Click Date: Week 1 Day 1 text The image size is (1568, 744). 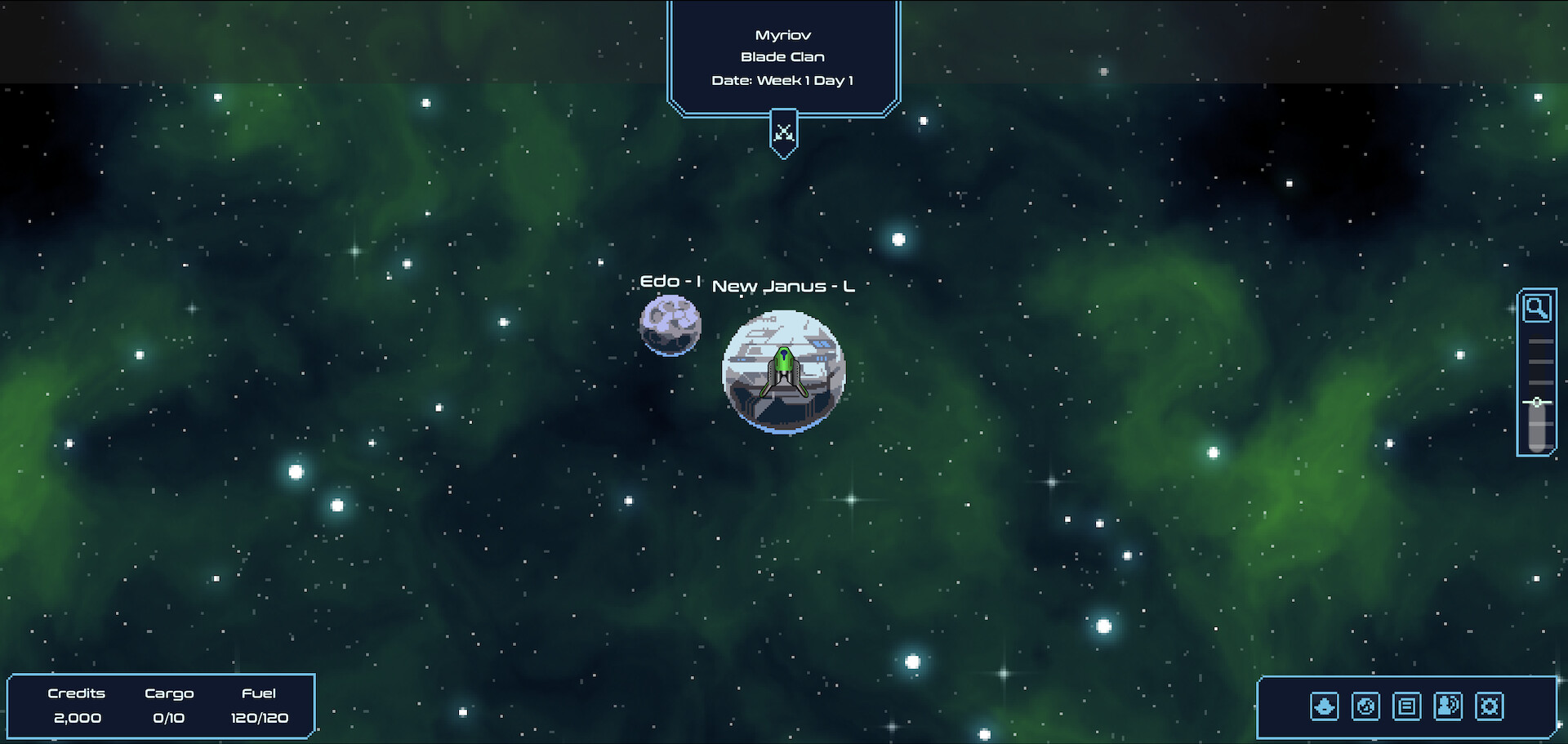click(782, 80)
